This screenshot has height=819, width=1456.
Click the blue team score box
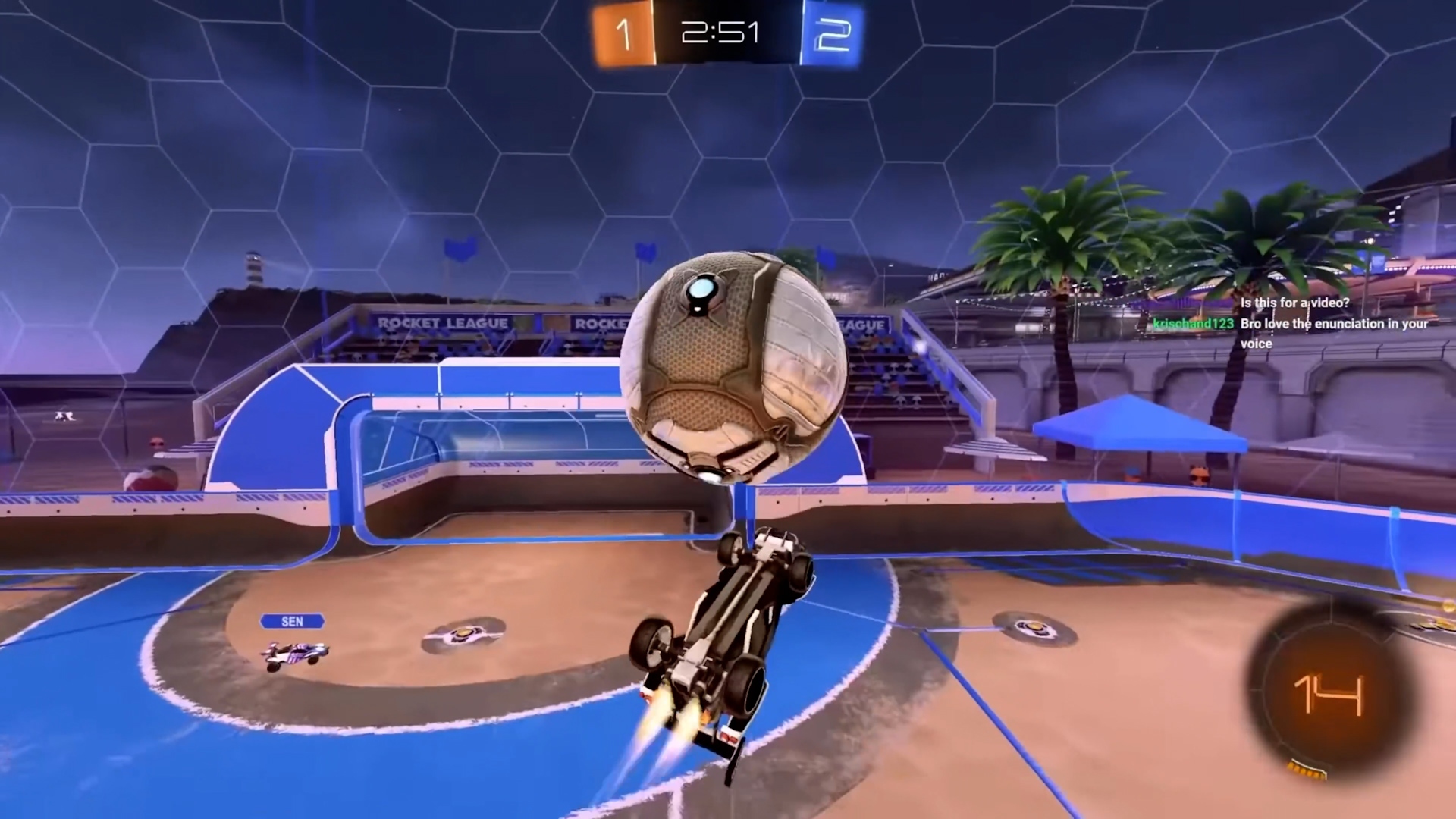click(x=834, y=33)
